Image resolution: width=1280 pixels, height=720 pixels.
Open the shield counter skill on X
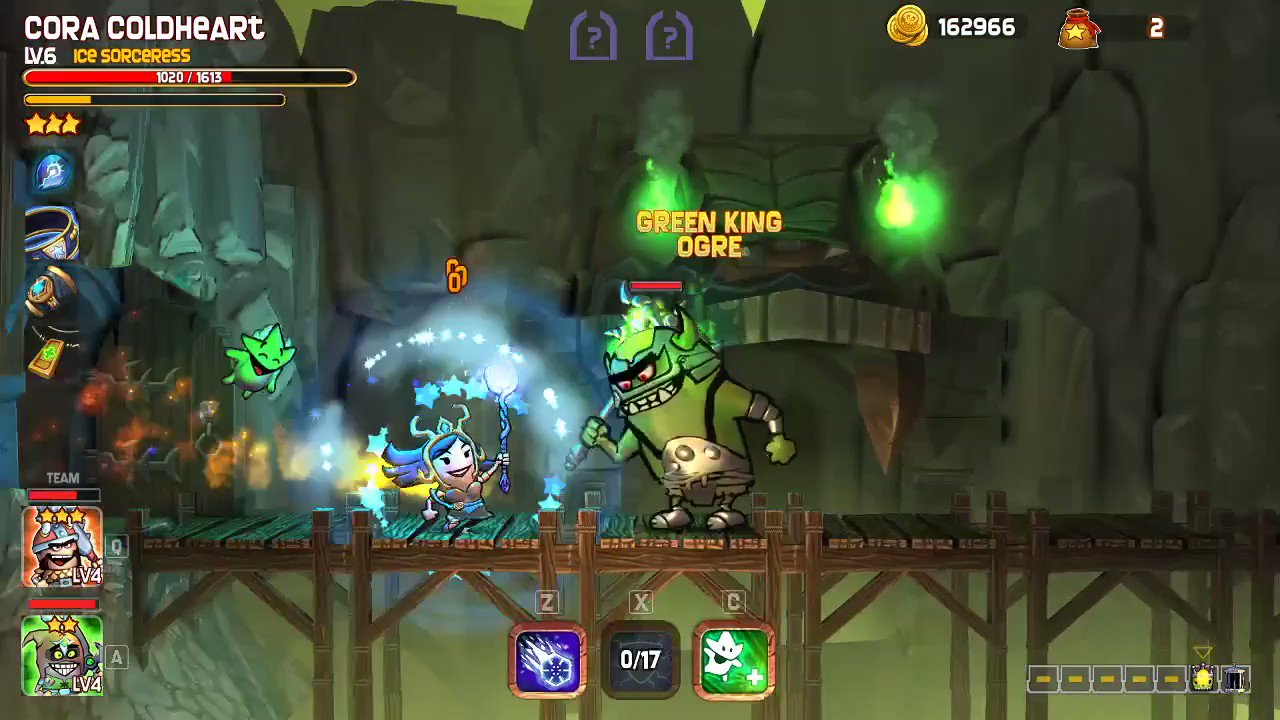(x=641, y=661)
